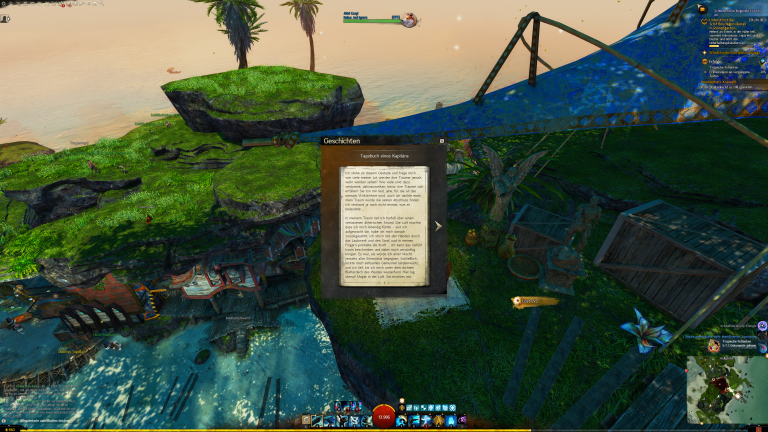The image size is (768, 432).
Task: Close the Geschichten book window
Action: coord(442,141)
